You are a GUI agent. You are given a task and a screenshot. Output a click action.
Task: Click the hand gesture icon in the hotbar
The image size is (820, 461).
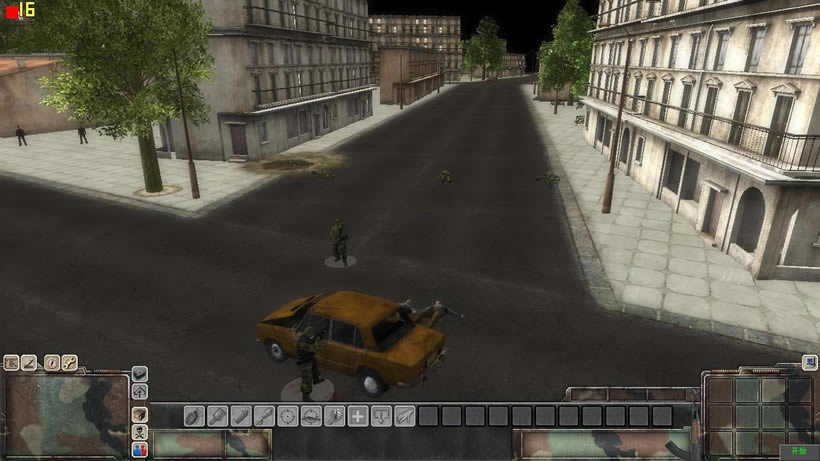tap(334, 416)
